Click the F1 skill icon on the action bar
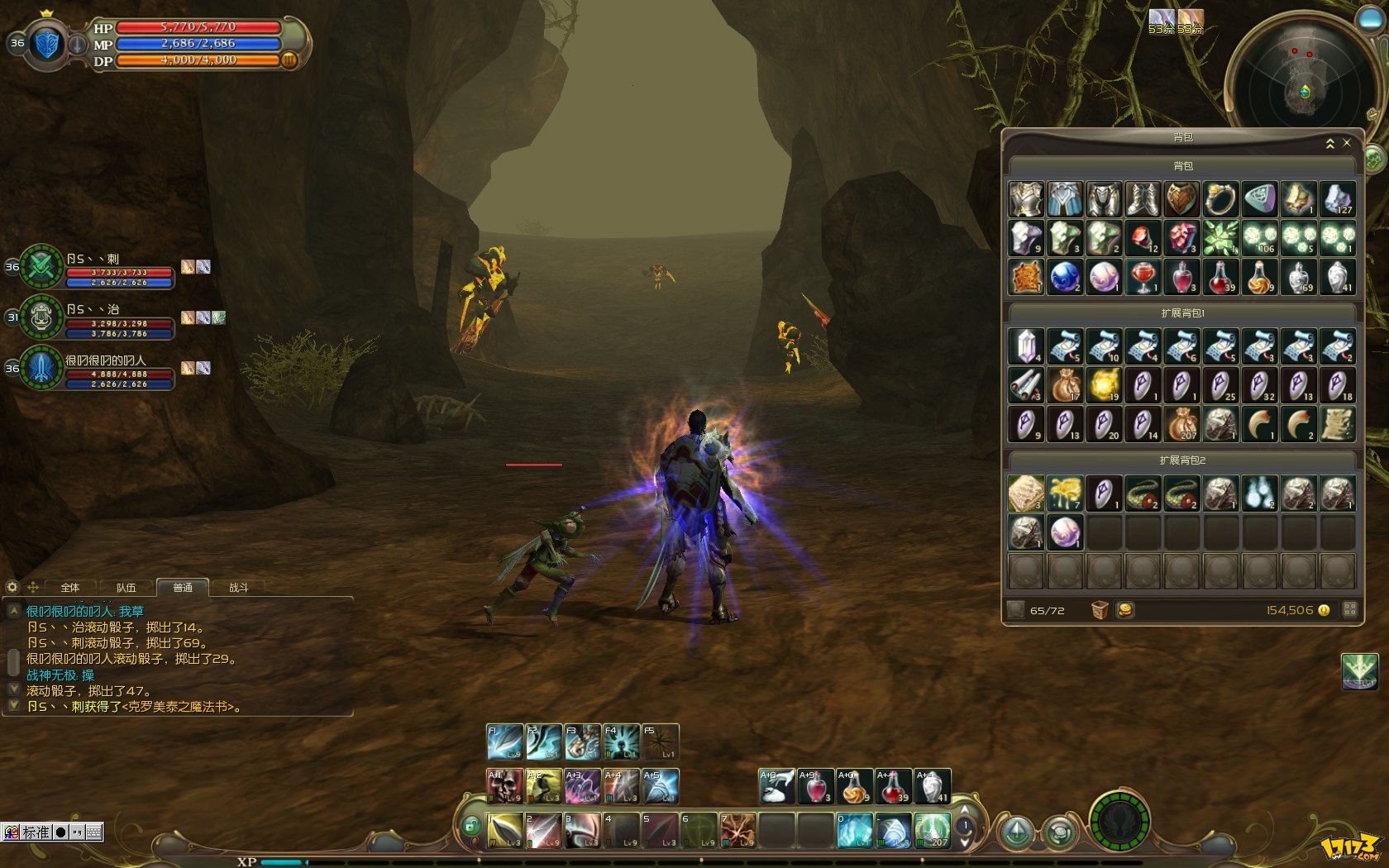The height and width of the screenshot is (868, 1389). 504,742
